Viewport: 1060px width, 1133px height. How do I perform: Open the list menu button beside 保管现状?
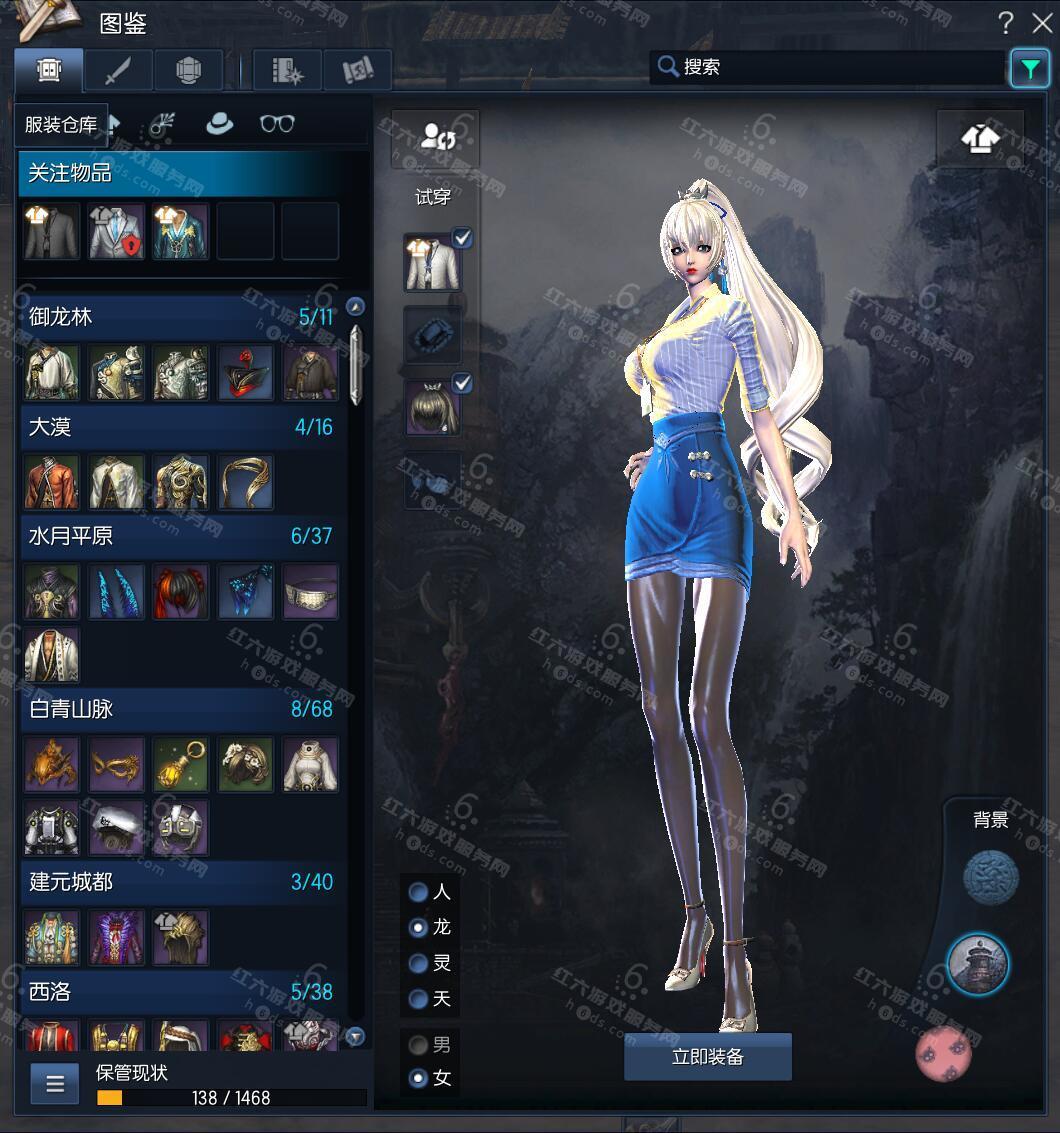click(x=54, y=1083)
